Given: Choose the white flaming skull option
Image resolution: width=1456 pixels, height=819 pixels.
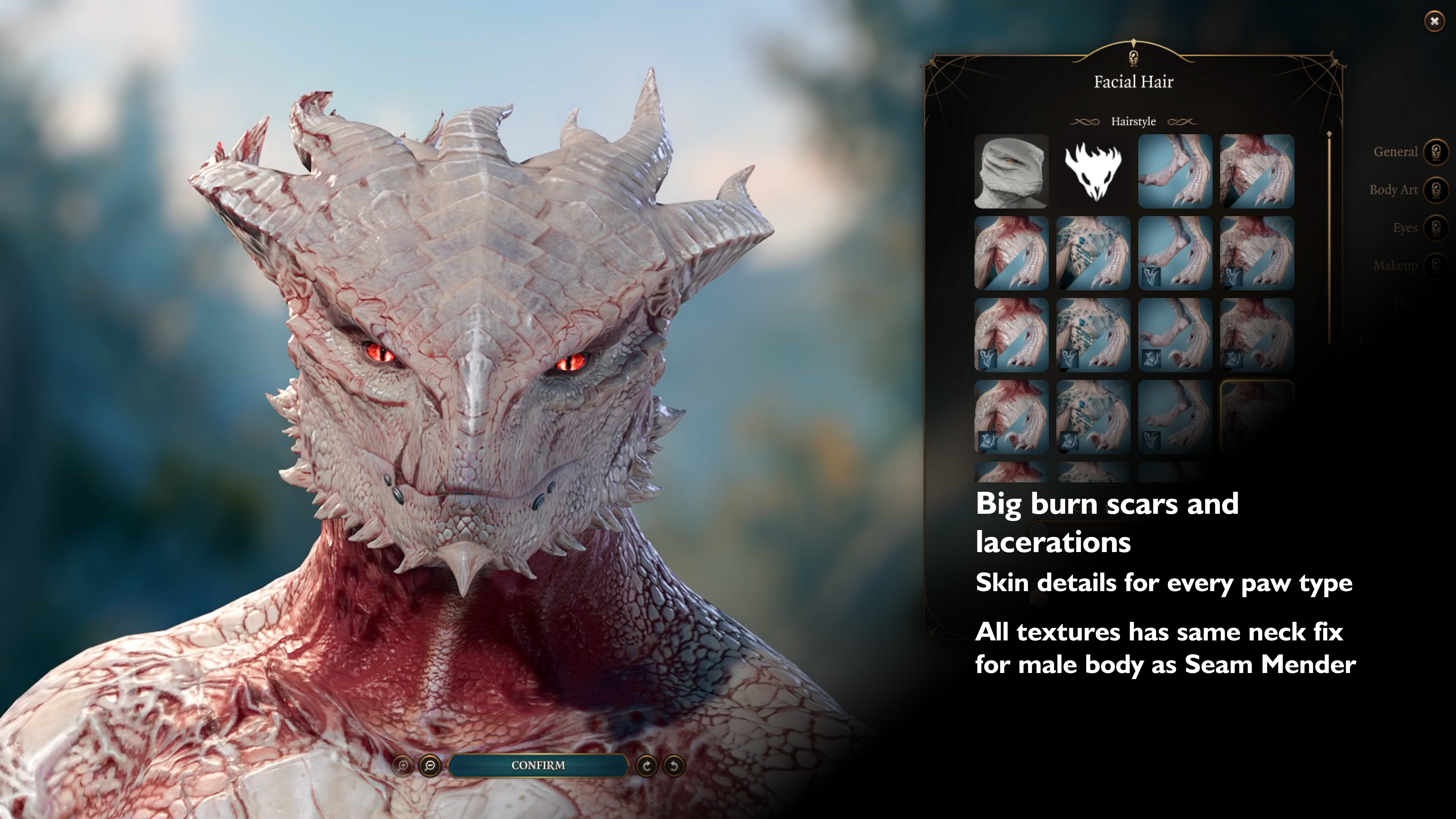Looking at the screenshot, I should (1093, 171).
